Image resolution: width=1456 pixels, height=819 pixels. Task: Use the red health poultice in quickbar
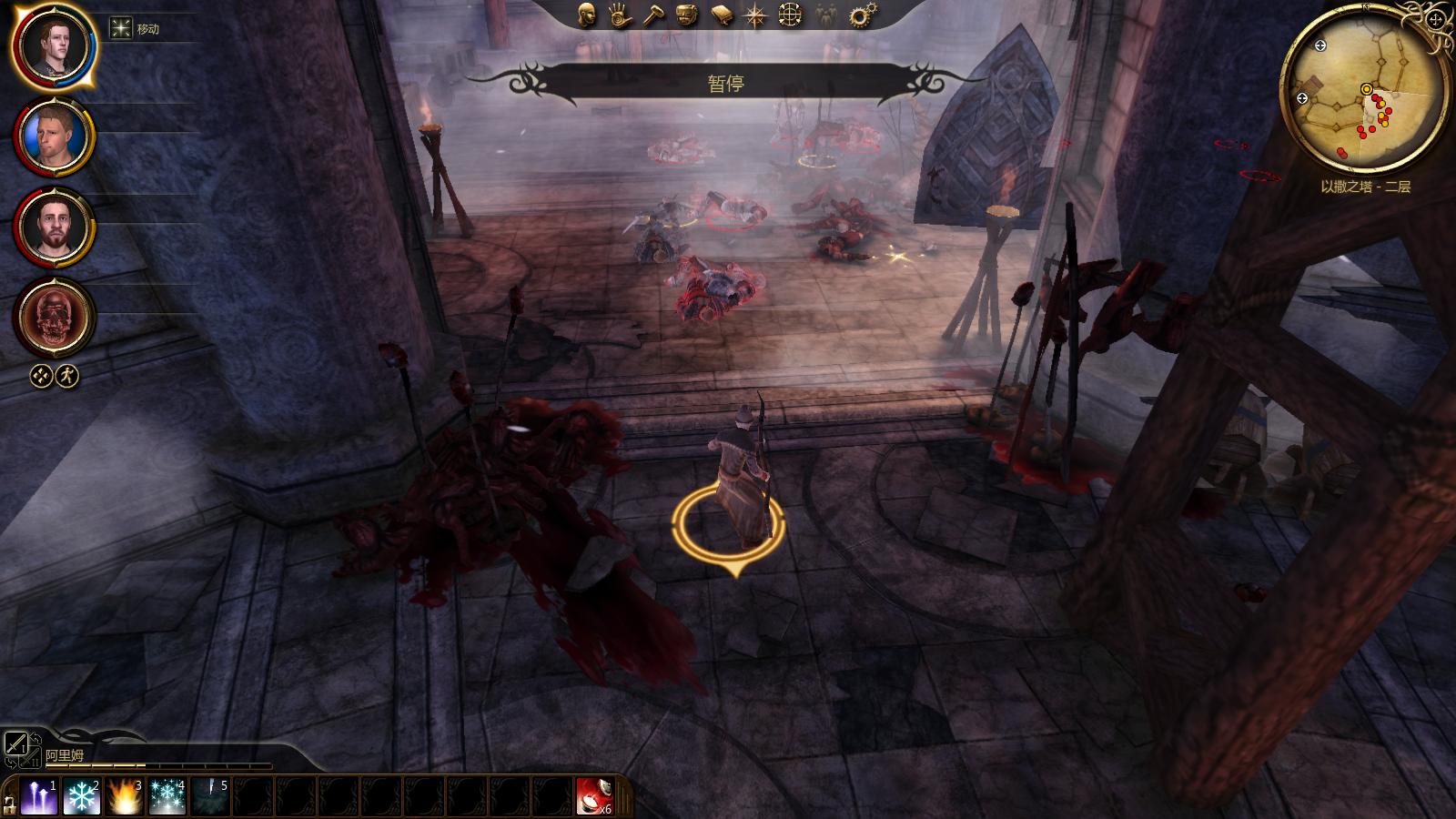(x=594, y=797)
